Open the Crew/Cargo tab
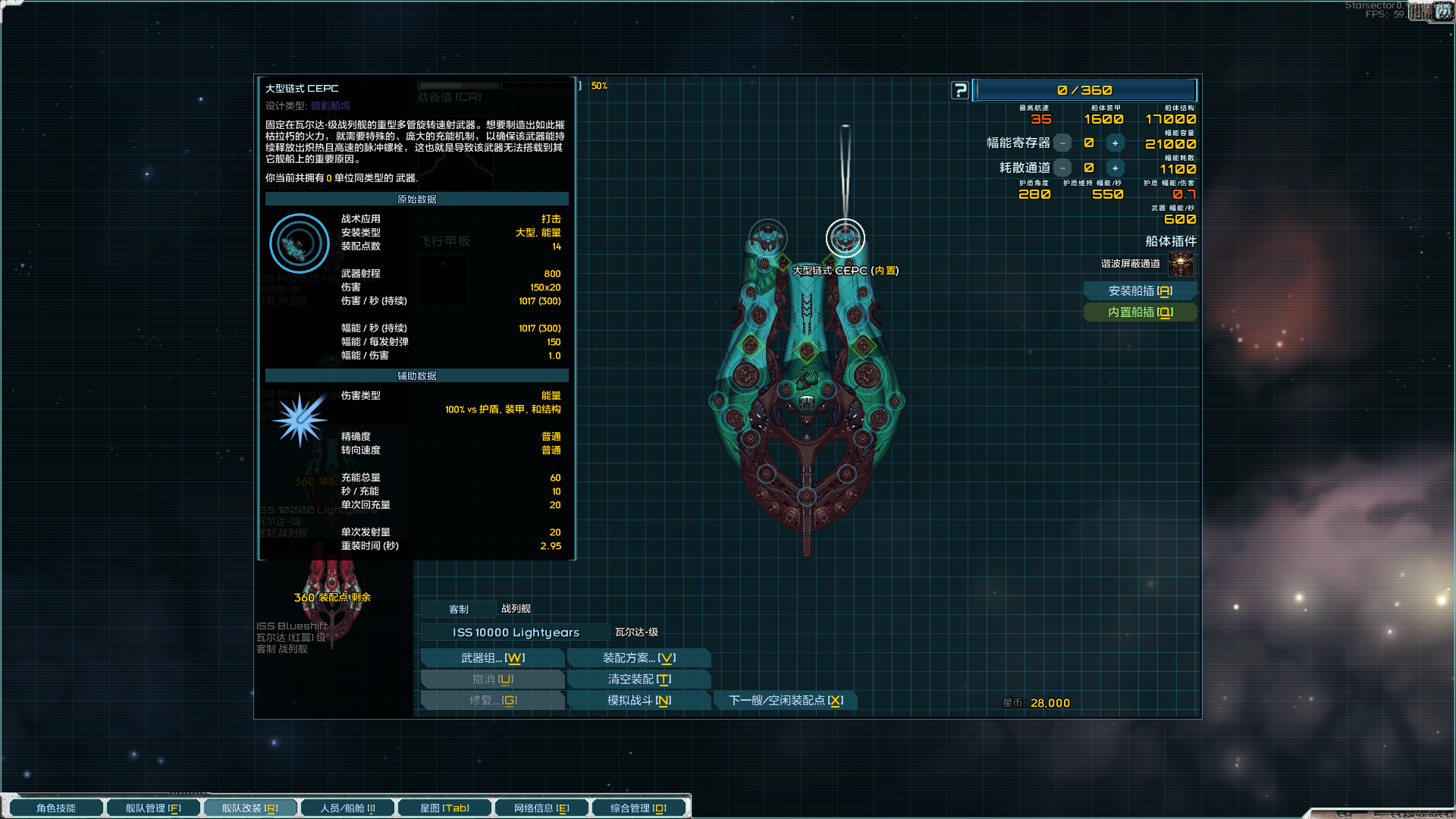The image size is (1456, 819). tap(347, 808)
